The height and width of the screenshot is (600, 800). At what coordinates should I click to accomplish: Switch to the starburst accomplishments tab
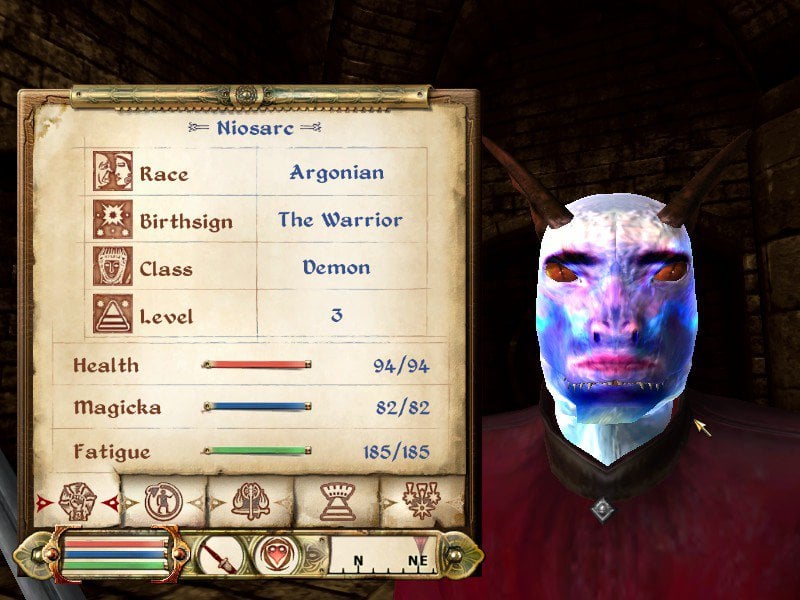422,502
